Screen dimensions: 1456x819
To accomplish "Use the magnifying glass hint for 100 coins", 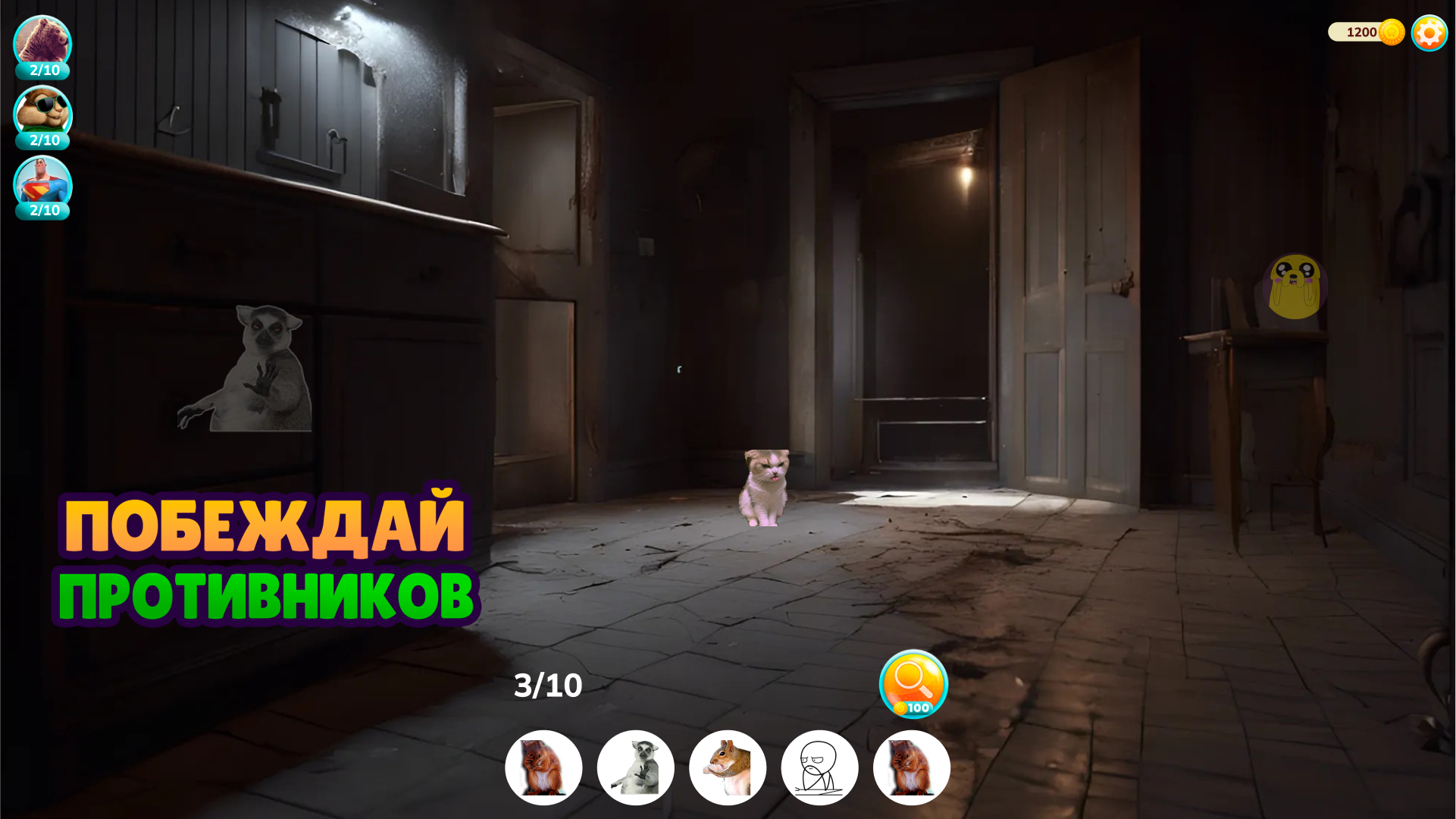I will (913, 682).
